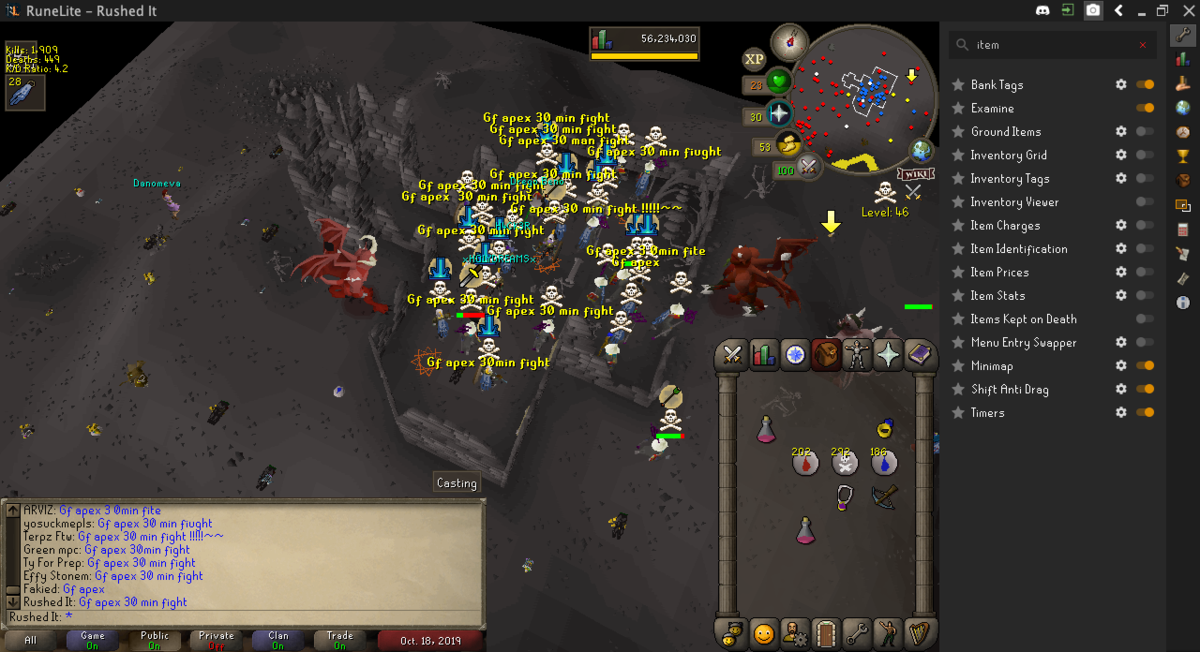Clear the plugin search field with the red X
Screen dimensions: 1200x652
pyautogui.click(x=1143, y=45)
